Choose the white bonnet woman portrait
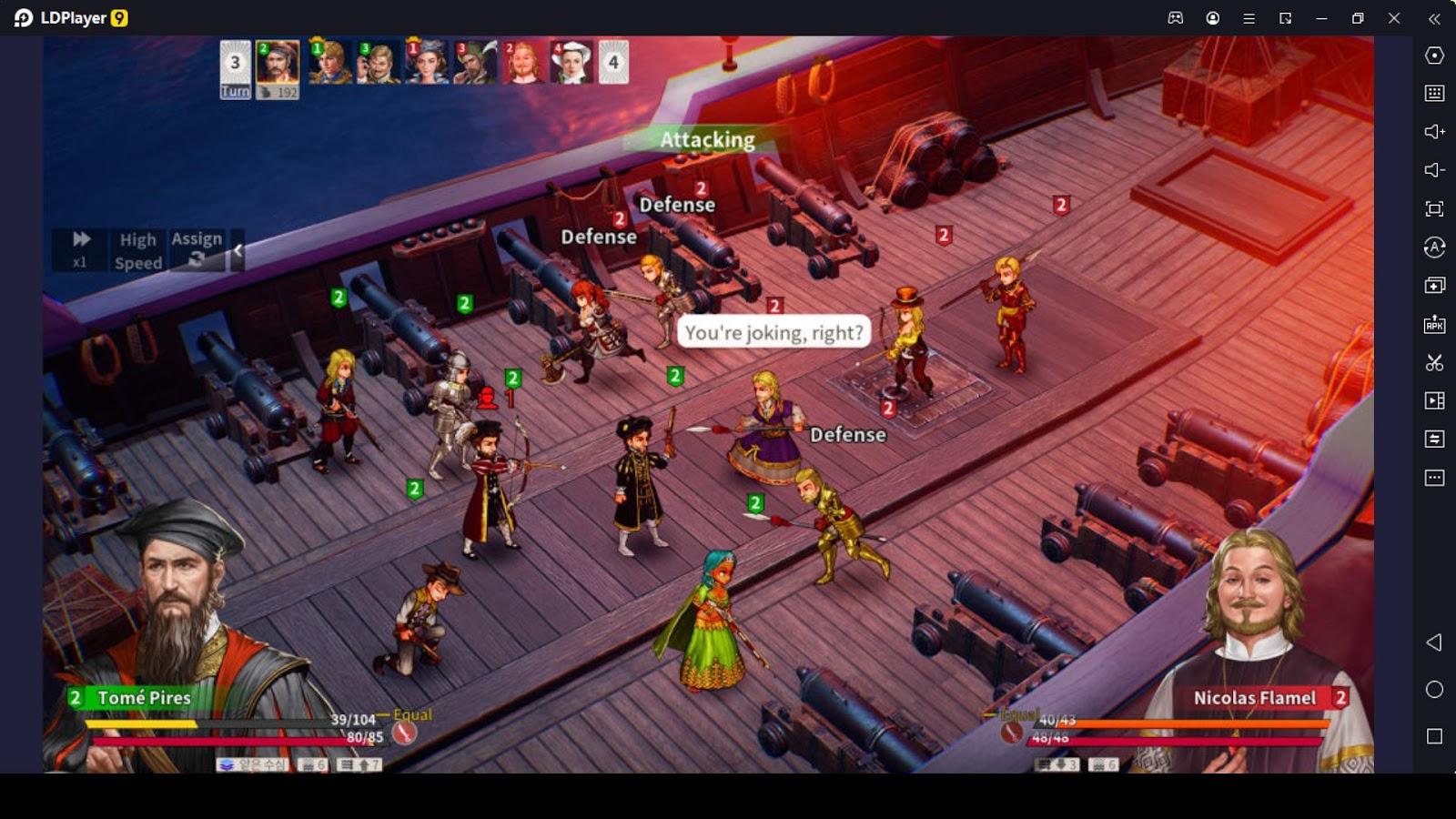This screenshot has height=819, width=1456. click(x=571, y=63)
